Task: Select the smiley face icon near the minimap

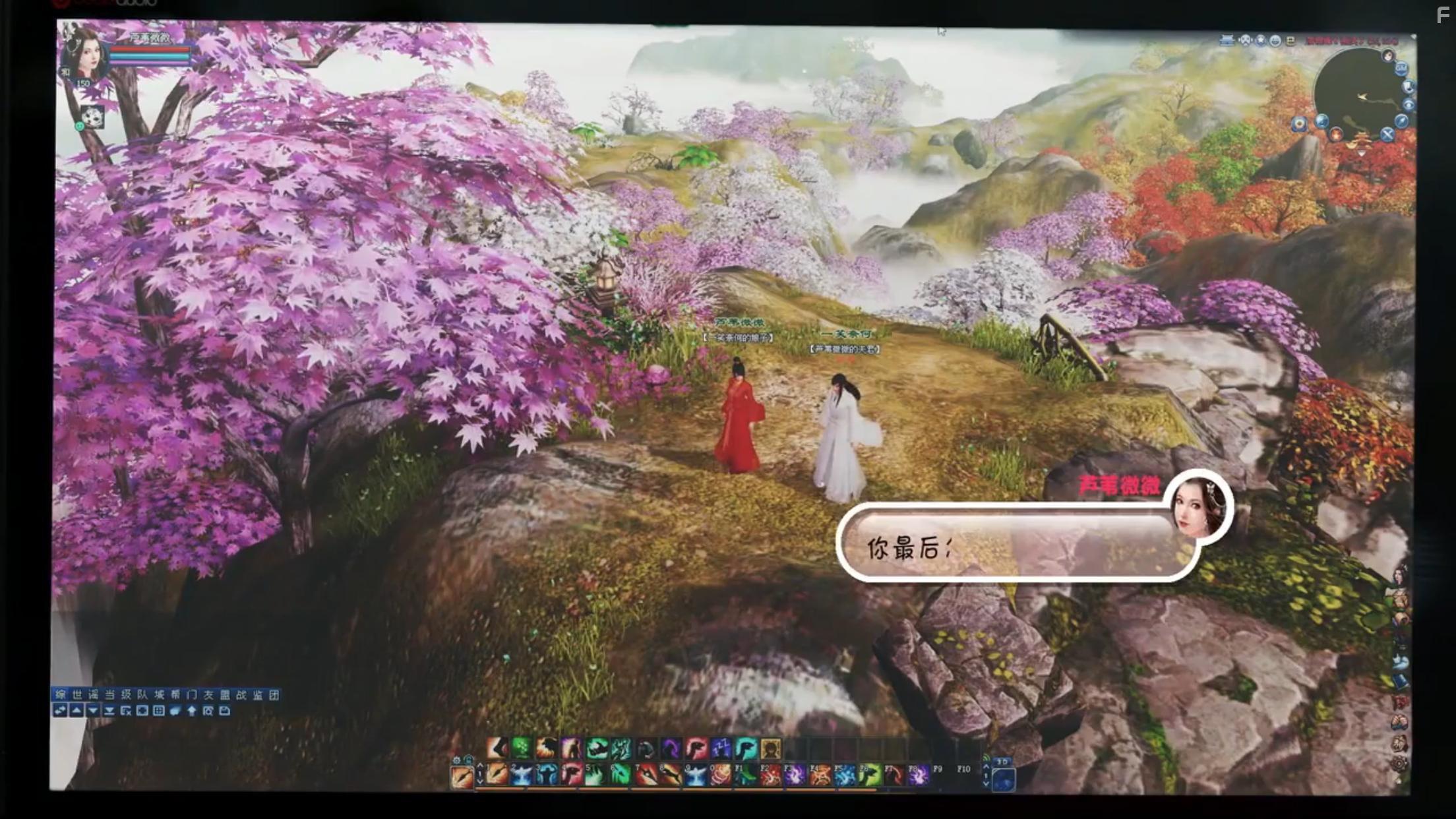Action: coord(1275,40)
